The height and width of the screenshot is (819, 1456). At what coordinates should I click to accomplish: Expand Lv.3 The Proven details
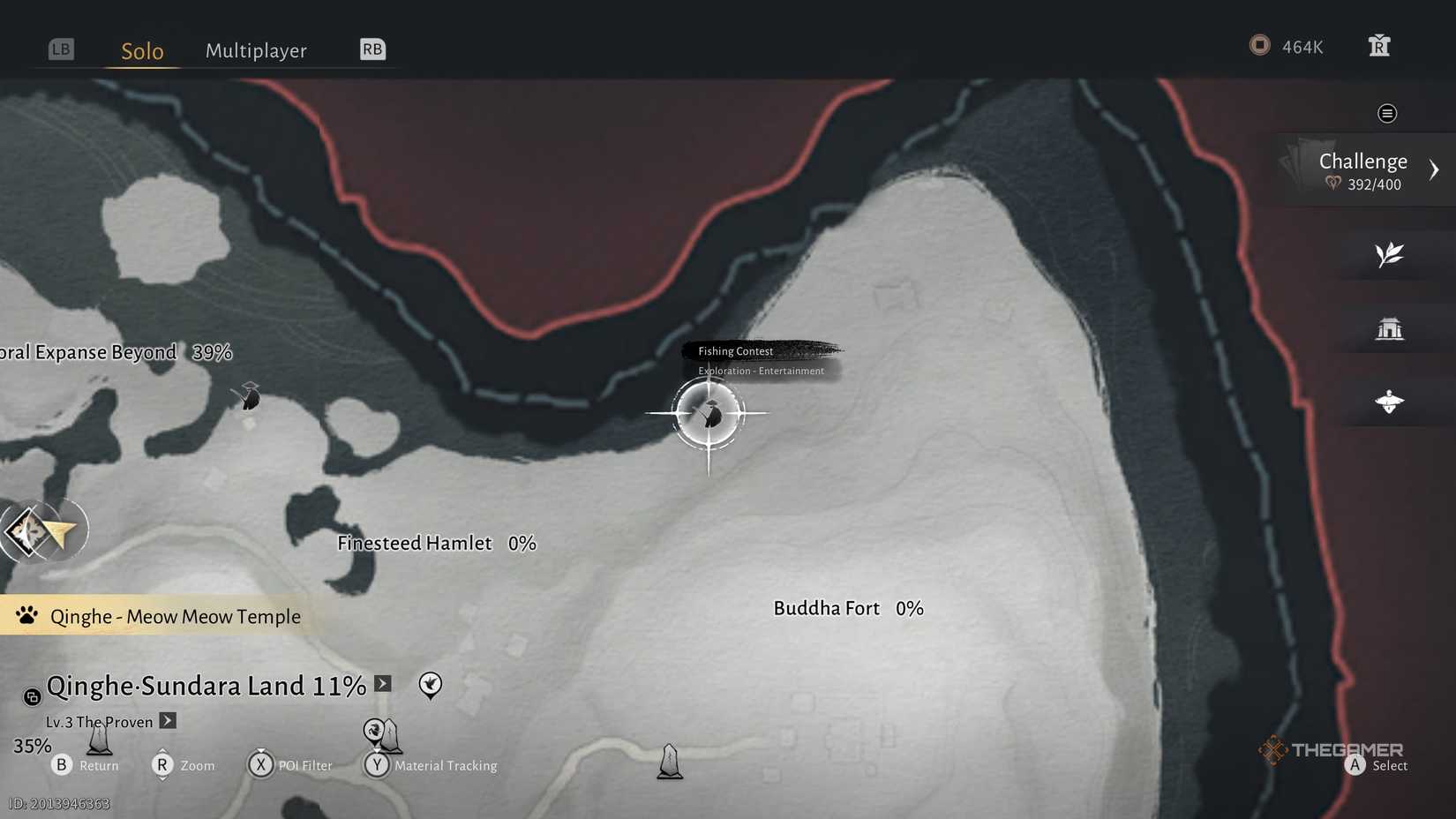[x=168, y=721]
